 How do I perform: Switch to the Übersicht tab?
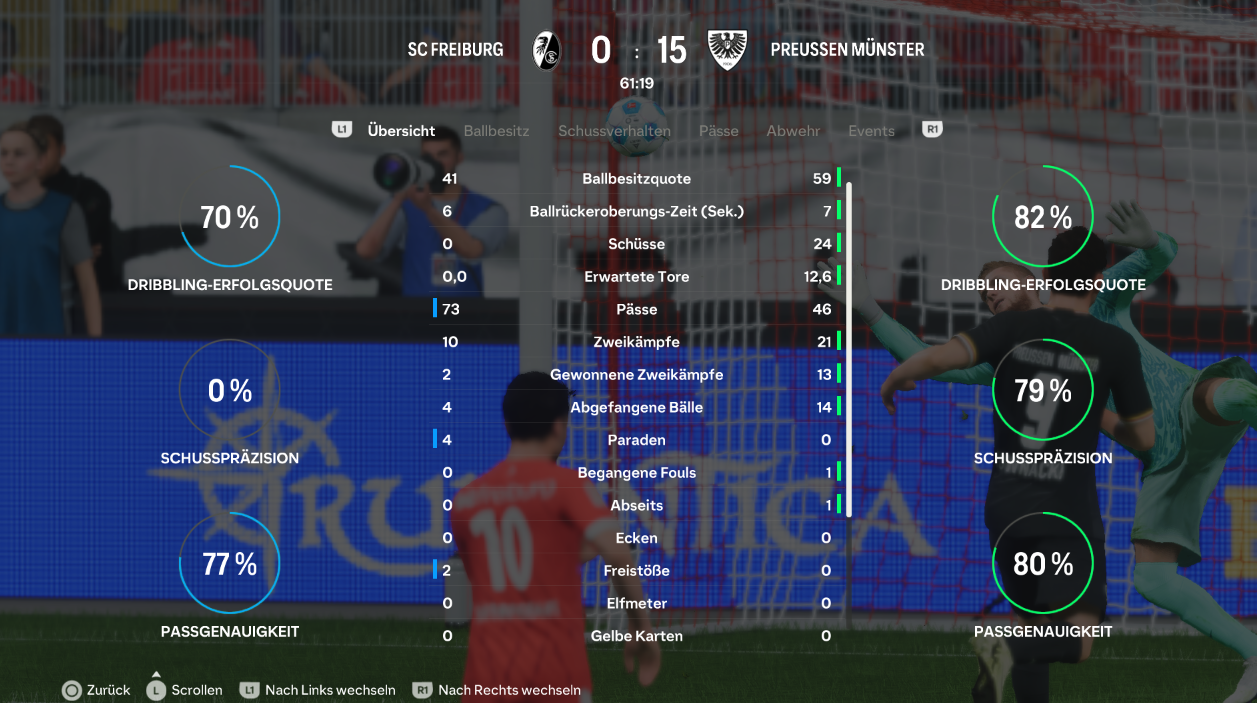pyautogui.click(x=401, y=131)
